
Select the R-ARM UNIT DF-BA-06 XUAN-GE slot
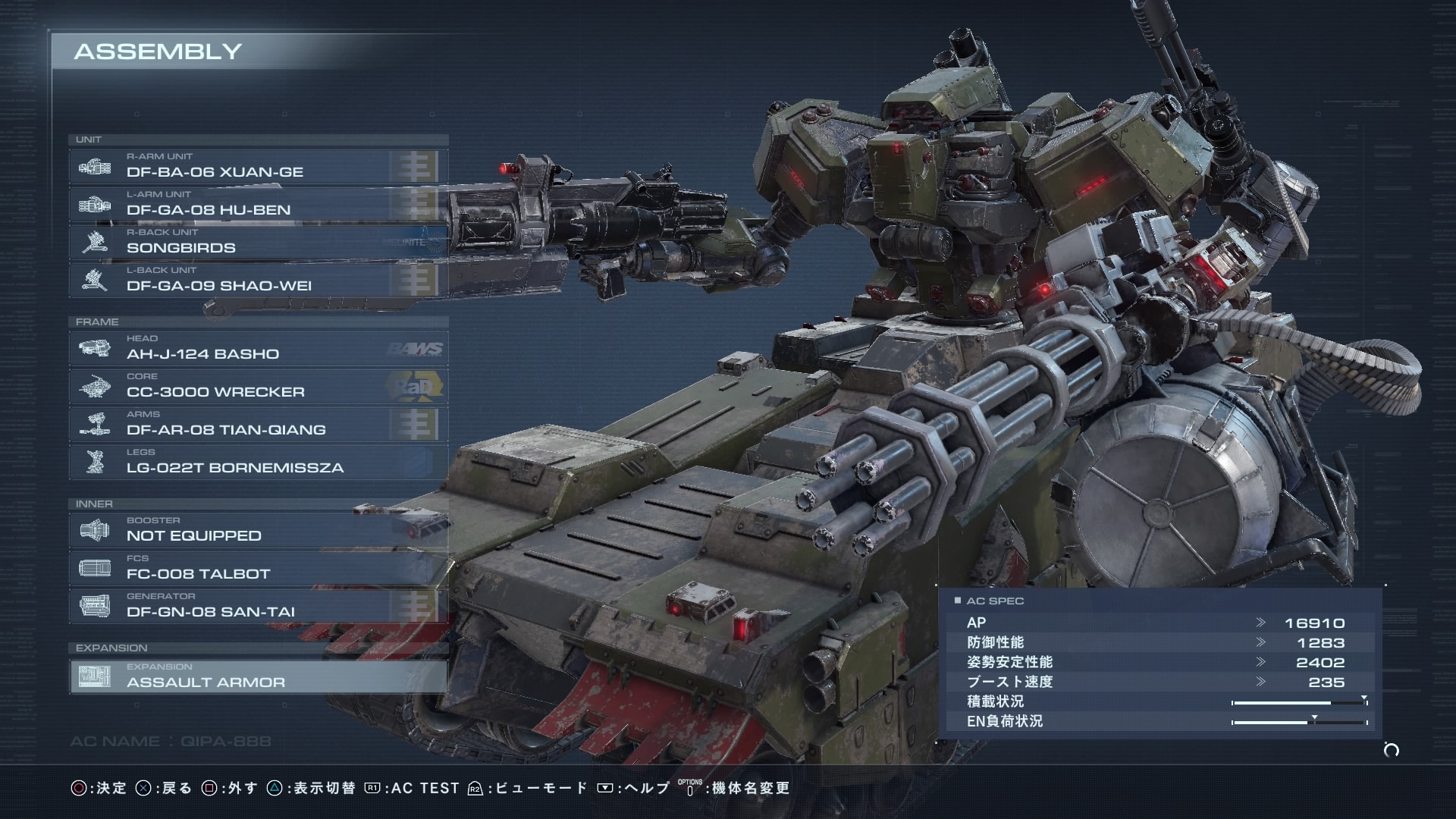258,166
